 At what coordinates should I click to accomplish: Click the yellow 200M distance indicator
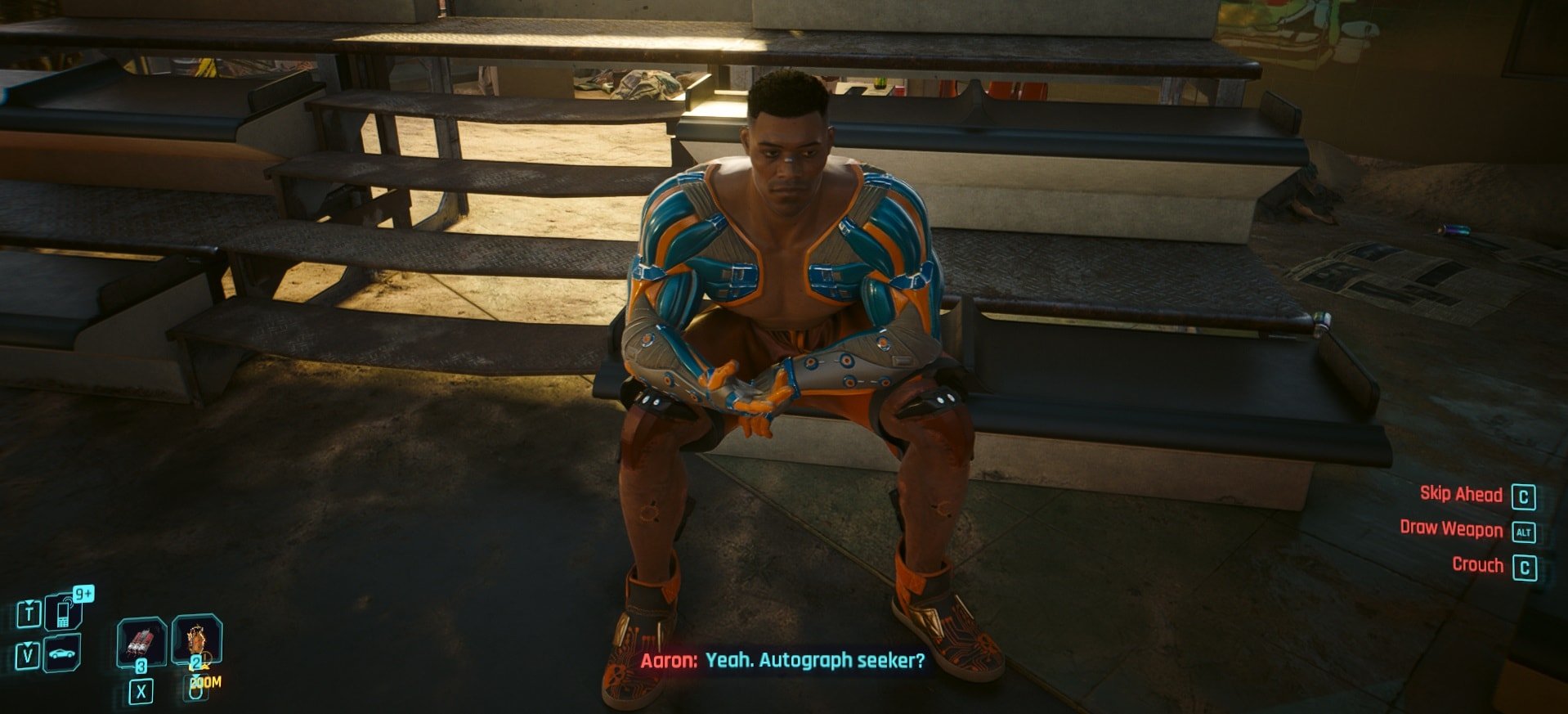point(206,682)
